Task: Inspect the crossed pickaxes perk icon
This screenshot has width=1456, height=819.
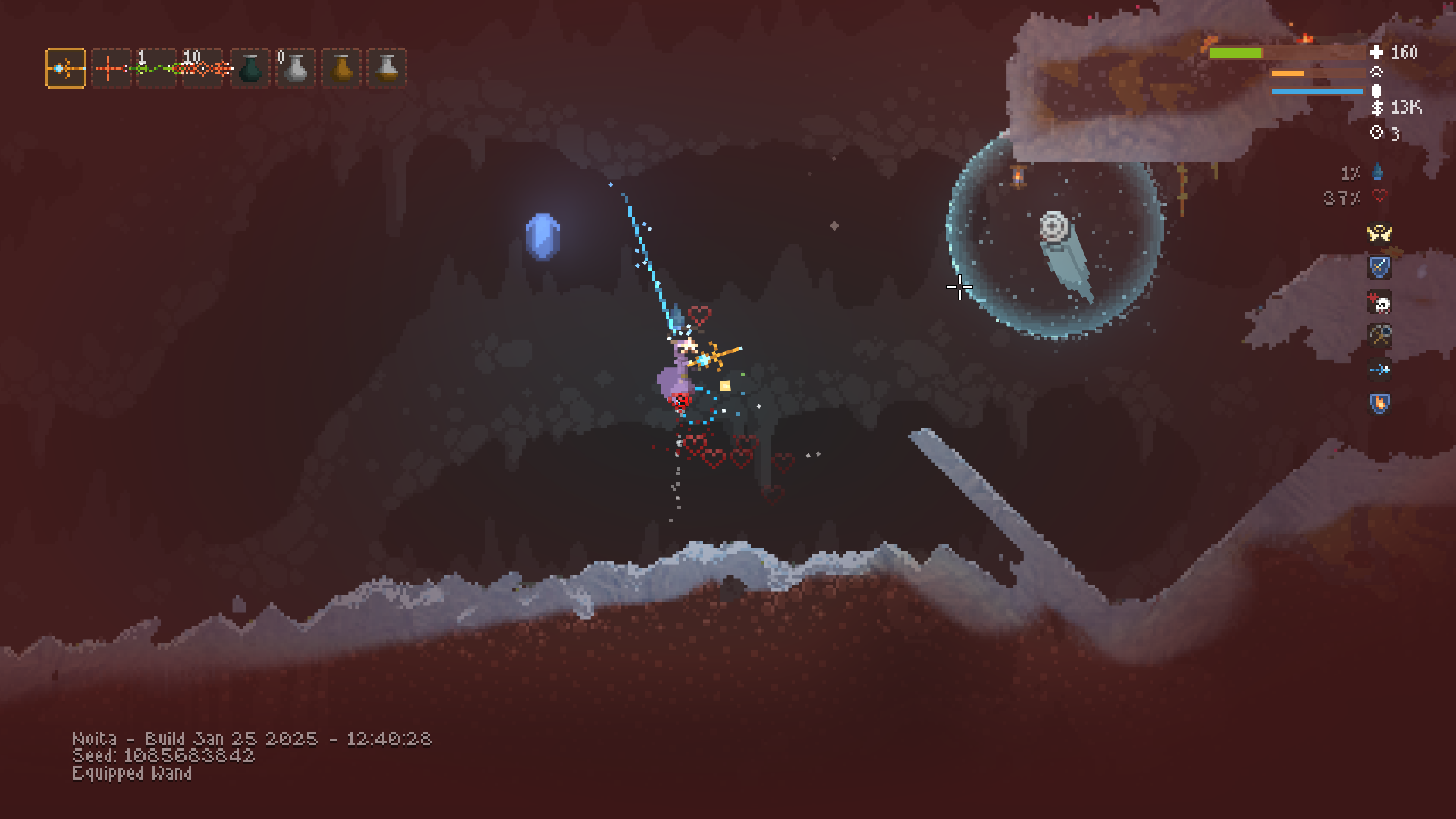Action: (x=1379, y=334)
